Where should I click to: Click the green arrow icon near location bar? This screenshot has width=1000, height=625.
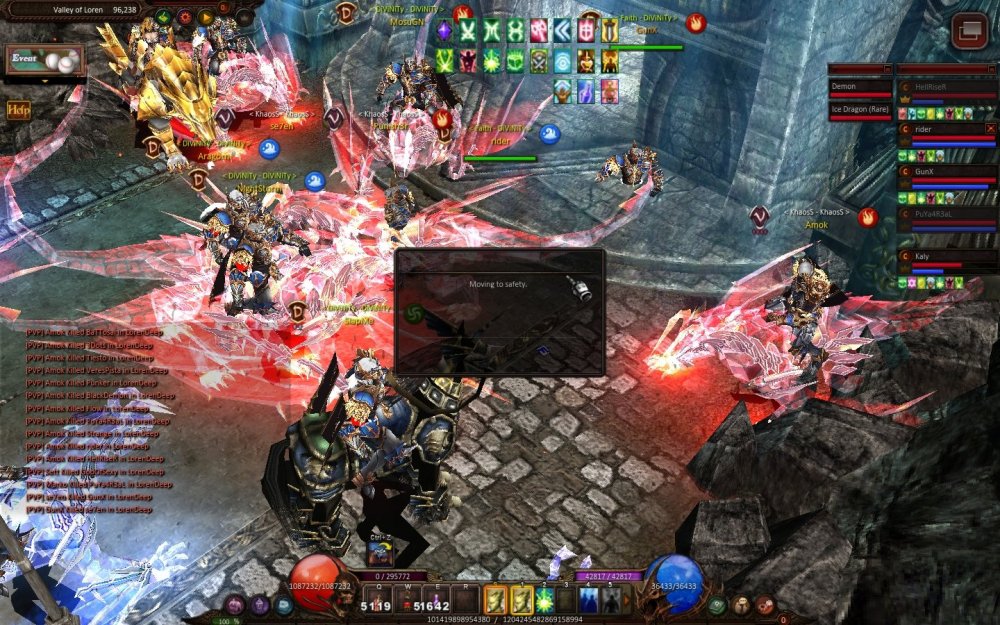click(163, 17)
